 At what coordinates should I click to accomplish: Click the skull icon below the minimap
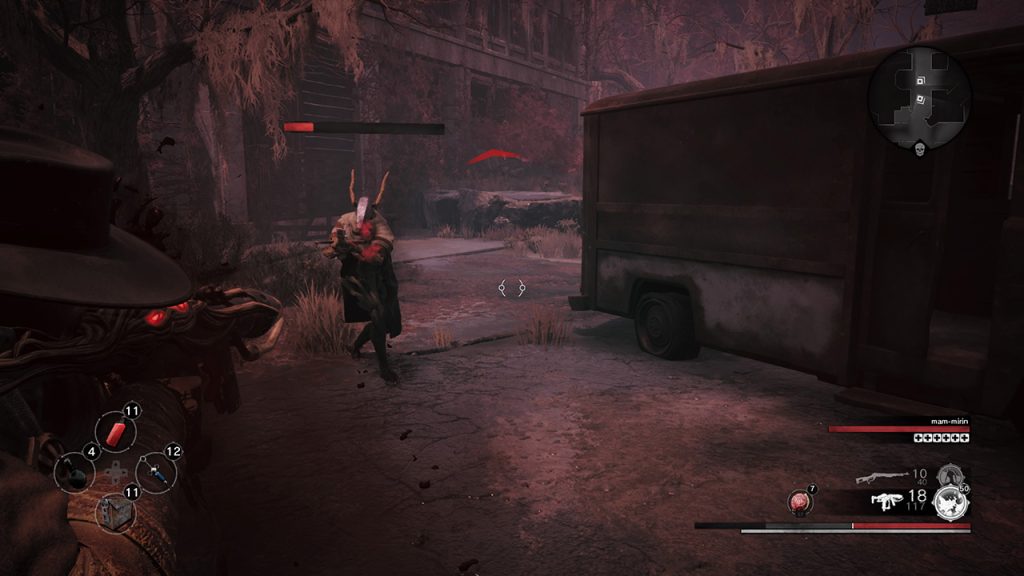point(919,148)
